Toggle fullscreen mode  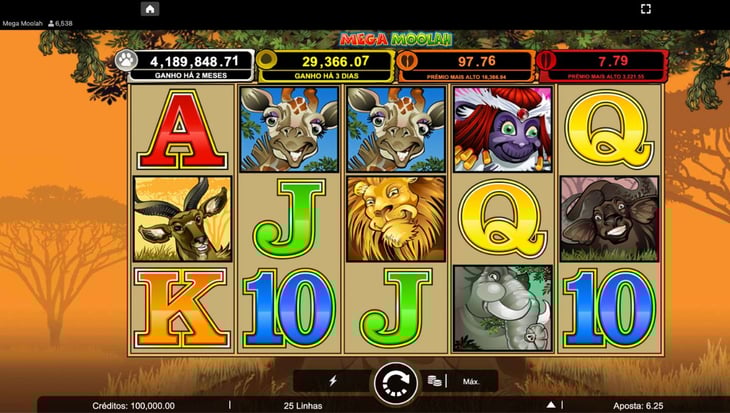click(x=646, y=9)
